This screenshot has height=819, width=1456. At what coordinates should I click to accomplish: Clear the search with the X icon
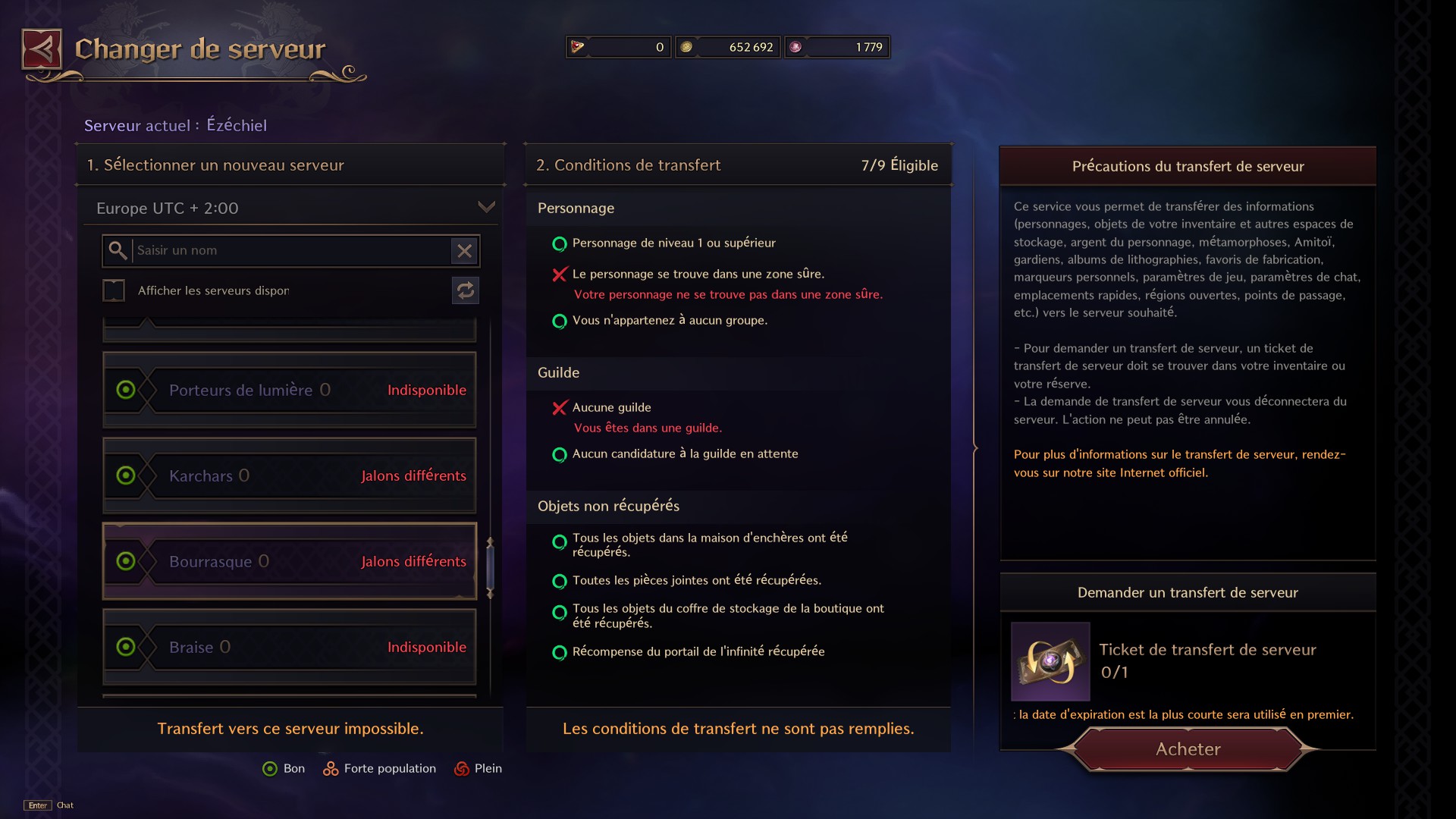(x=465, y=251)
